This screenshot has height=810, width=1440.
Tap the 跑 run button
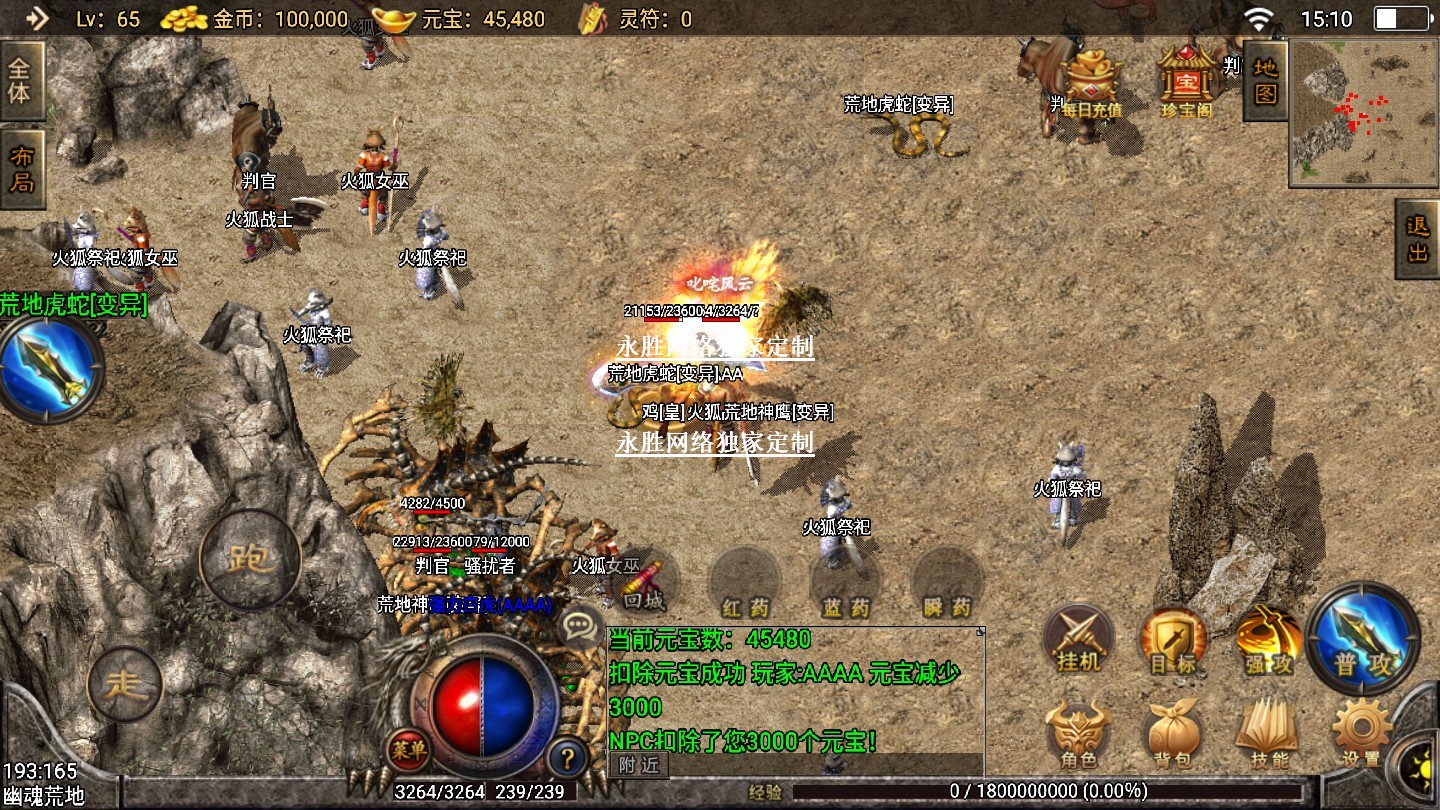coord(250,559)
